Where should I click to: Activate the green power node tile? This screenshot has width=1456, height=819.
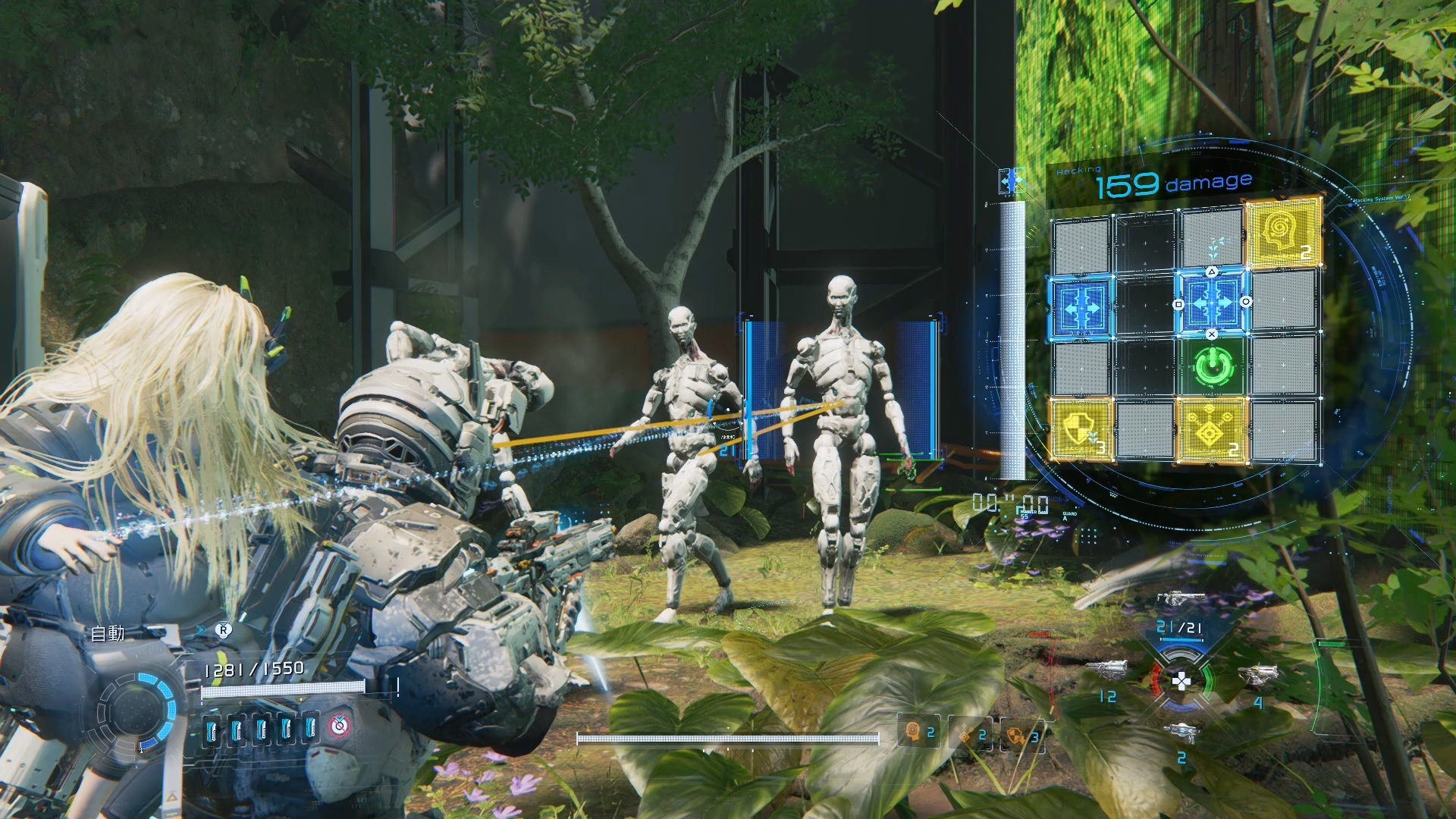point(1210,367)
